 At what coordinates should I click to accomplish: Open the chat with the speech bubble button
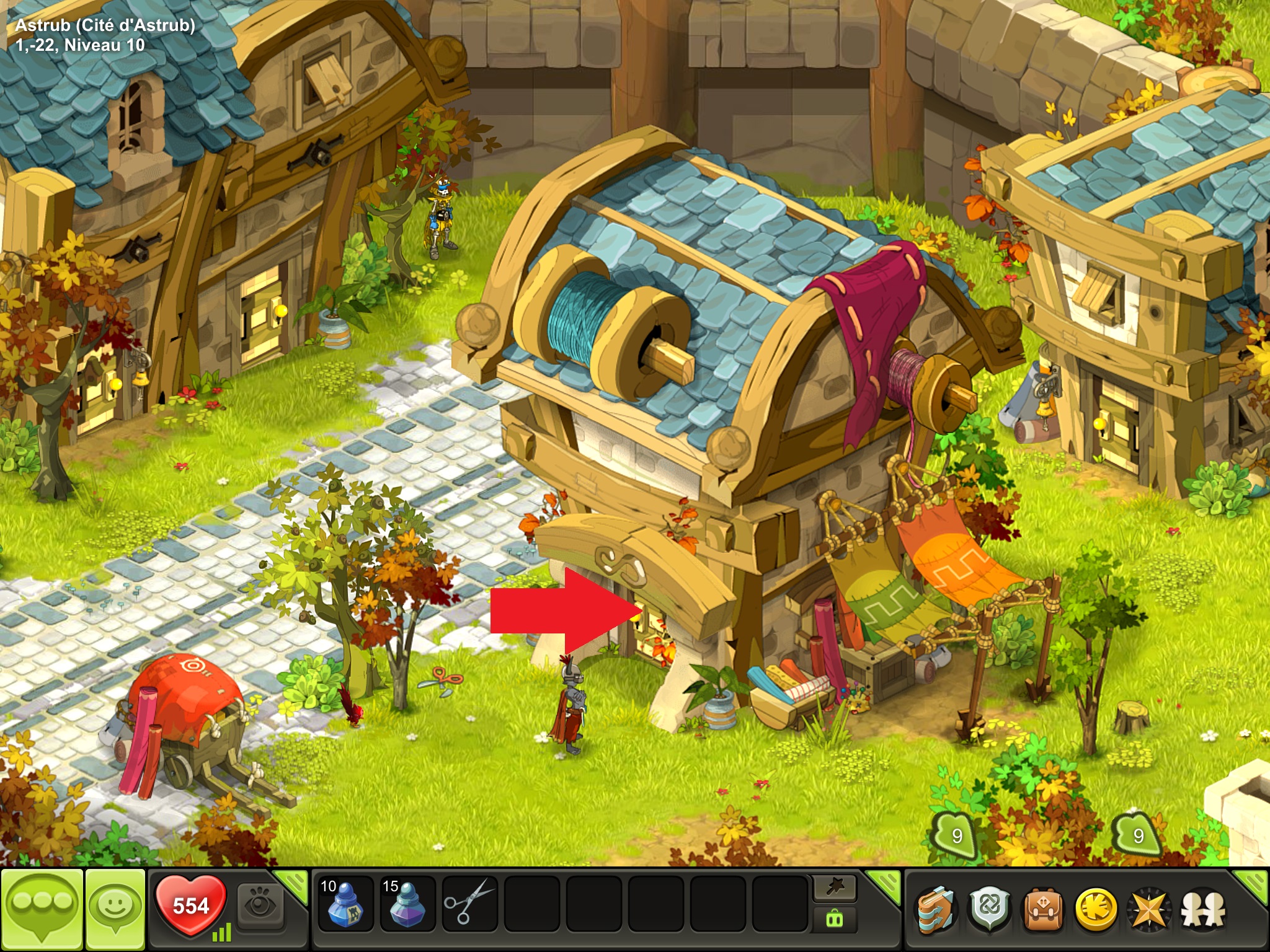point(42,909)
